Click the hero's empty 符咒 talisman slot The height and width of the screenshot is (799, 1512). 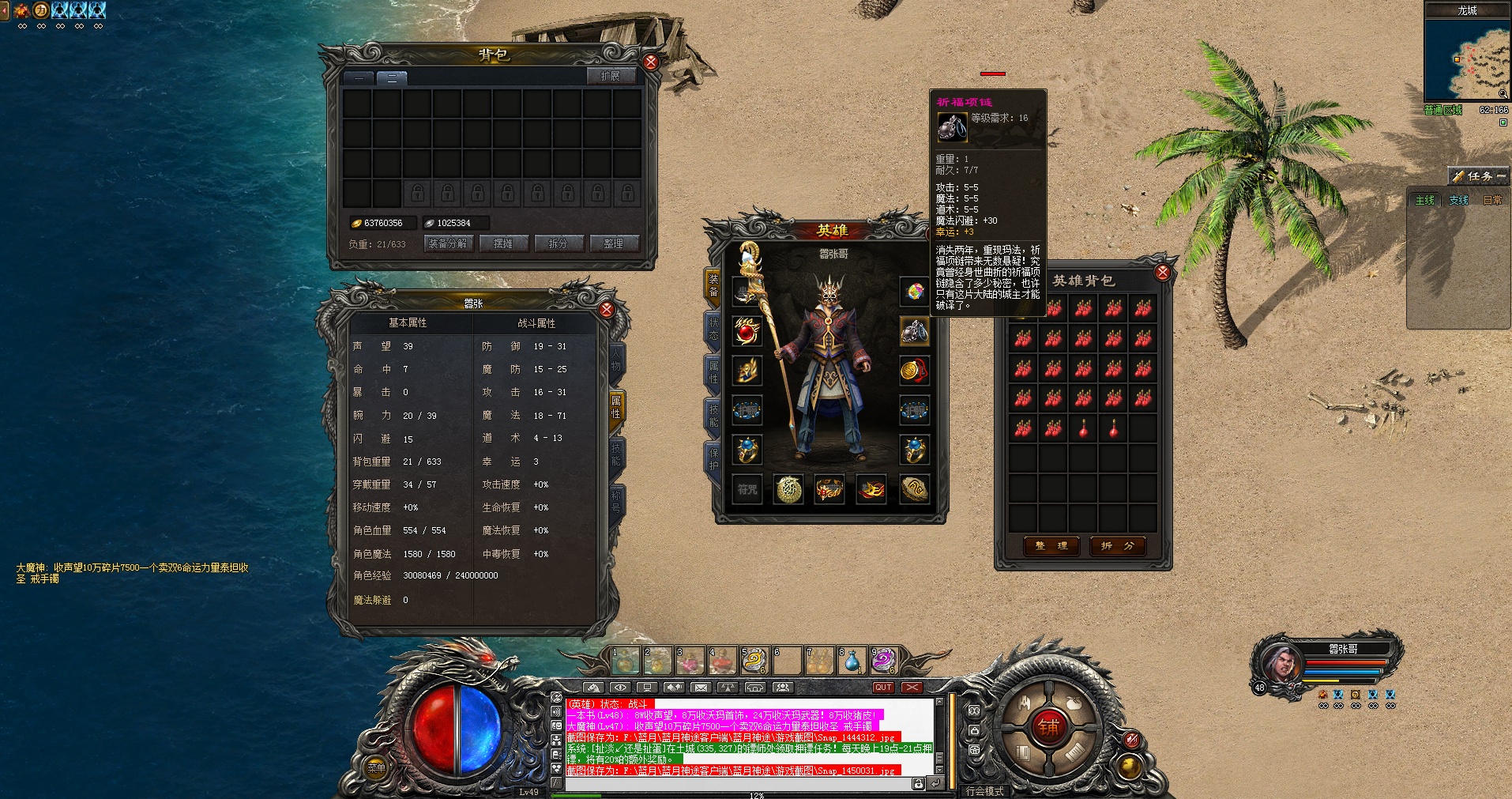coord(747,489)
